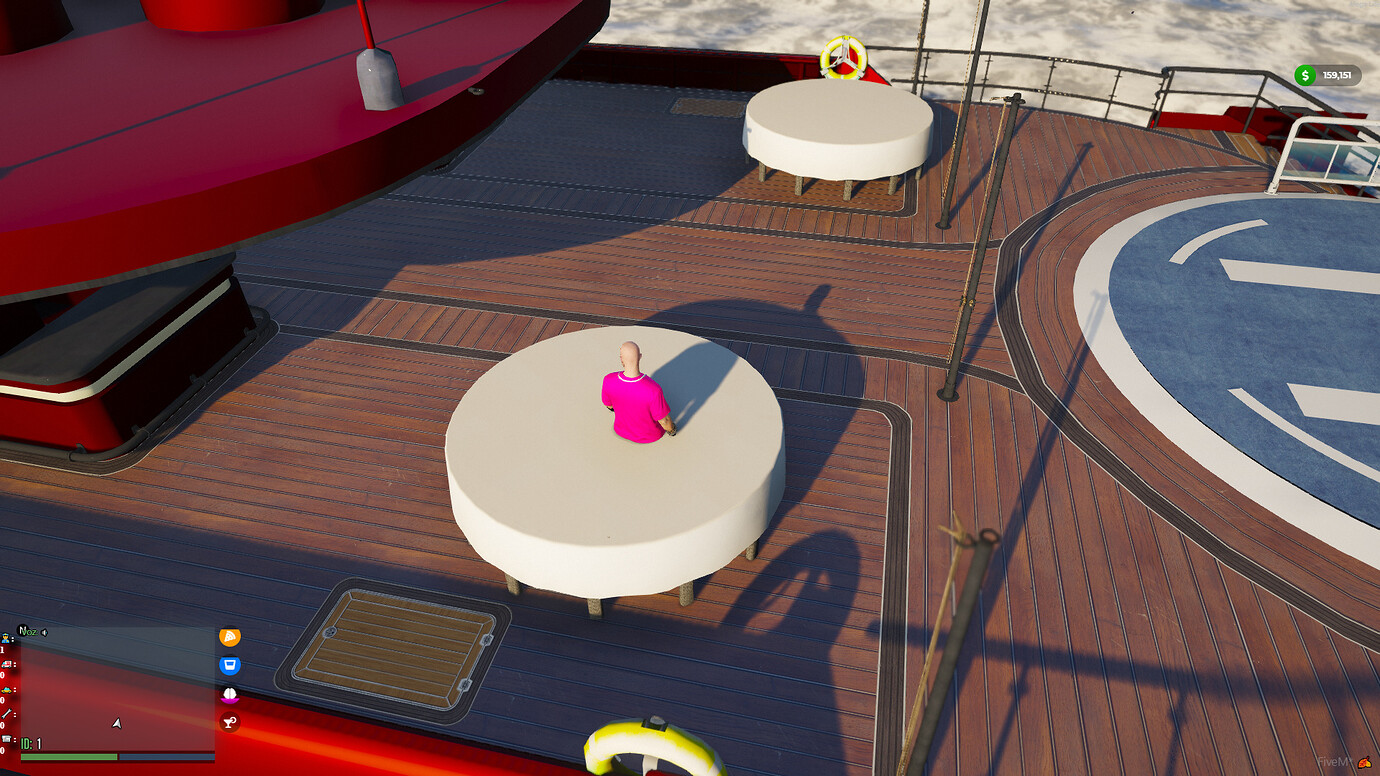Toggle the Voz voice speaker indicator
Screen dimensions: 1380x776
click(x=44, y=632)
